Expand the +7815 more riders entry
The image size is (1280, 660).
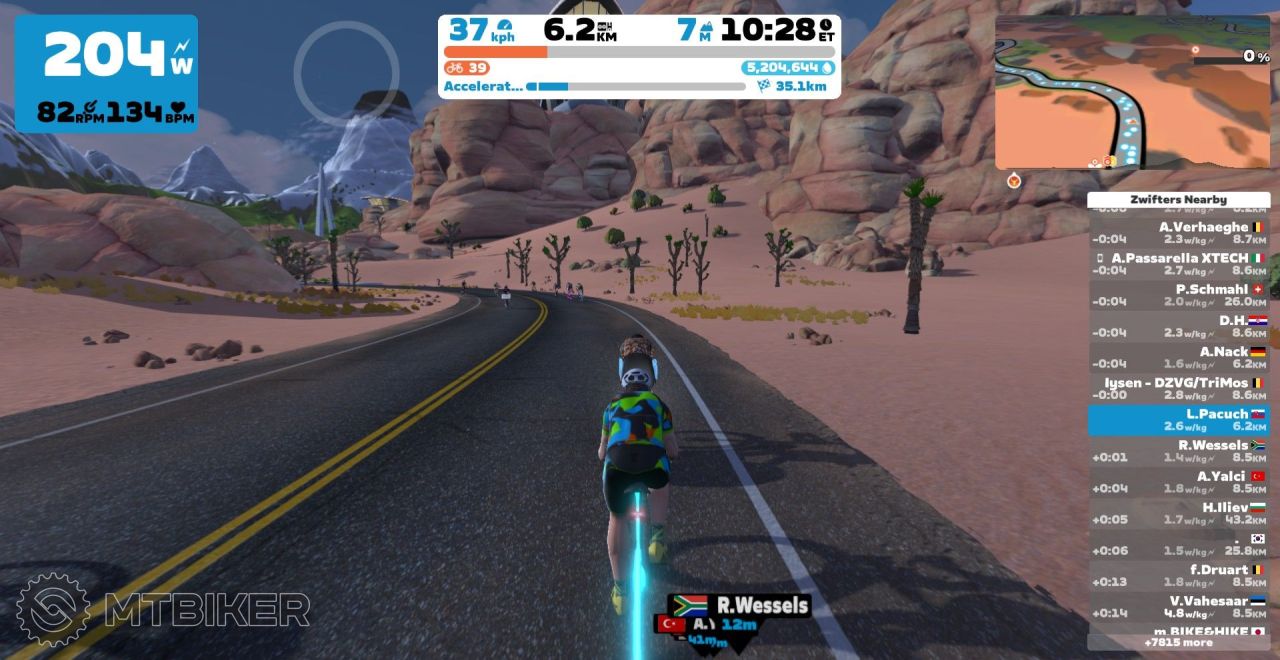(1178, 642)
